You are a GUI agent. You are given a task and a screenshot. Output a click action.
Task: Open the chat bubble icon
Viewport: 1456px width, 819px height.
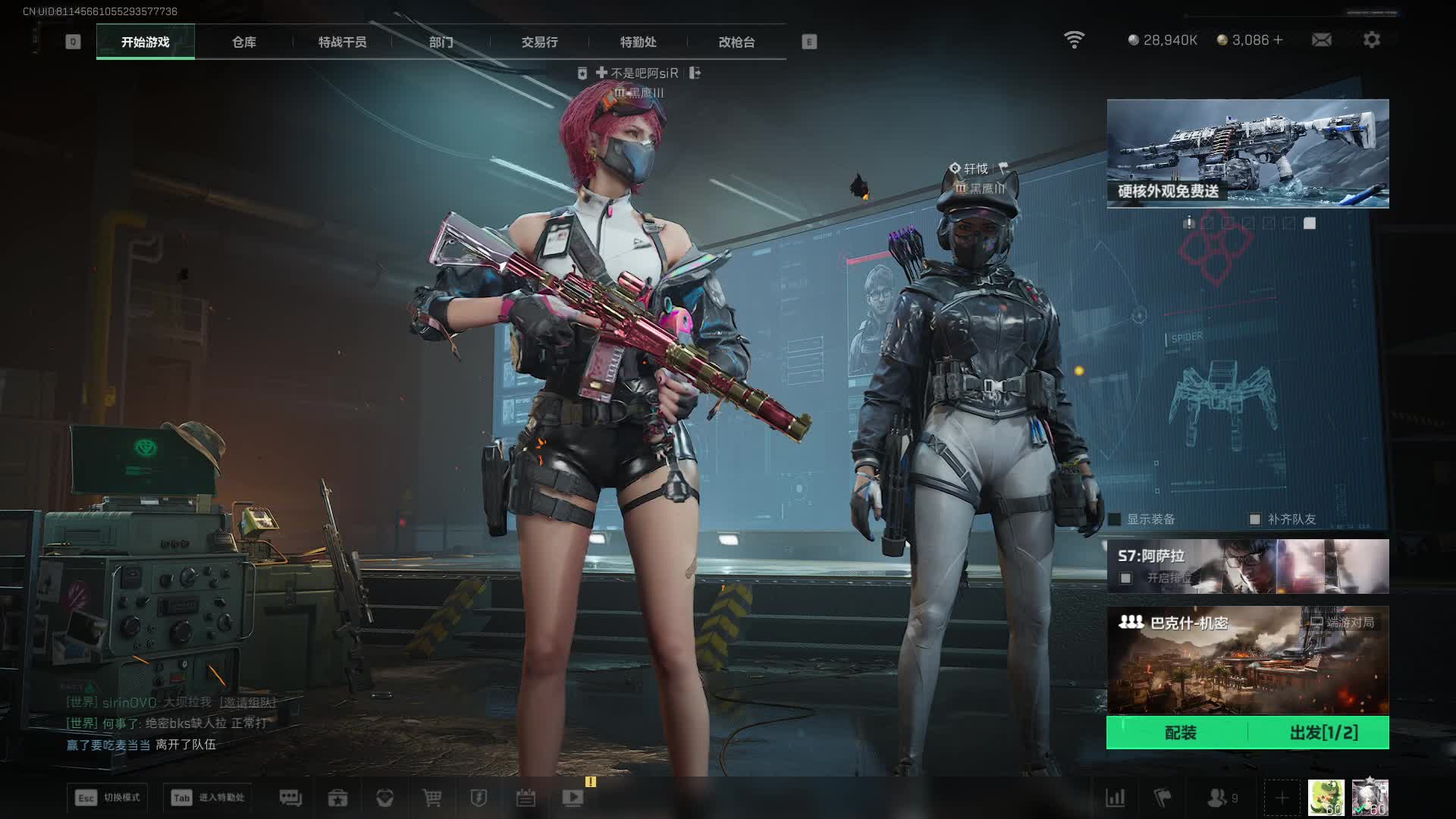click(290, 798)
